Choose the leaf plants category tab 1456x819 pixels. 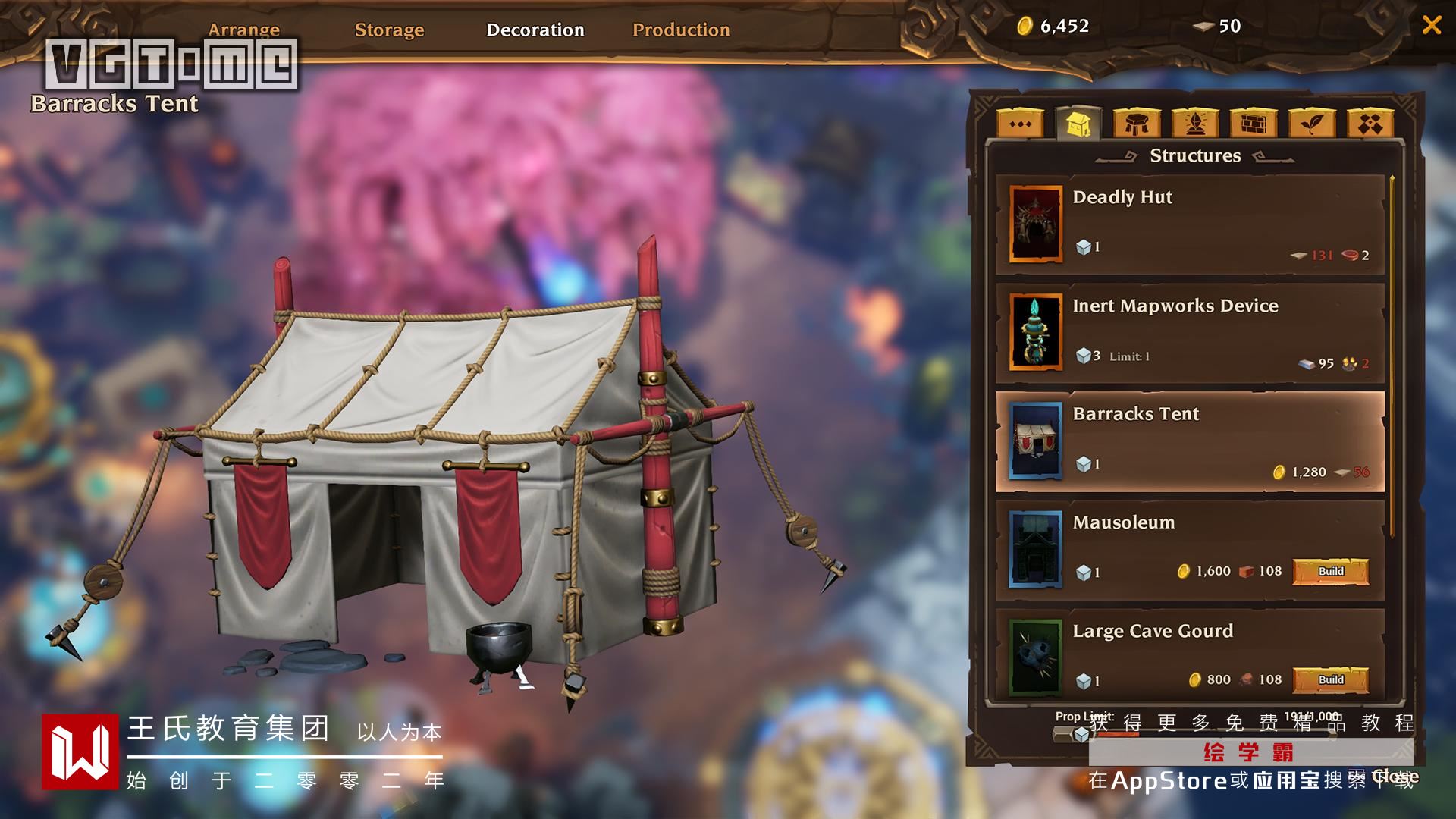1312,124
